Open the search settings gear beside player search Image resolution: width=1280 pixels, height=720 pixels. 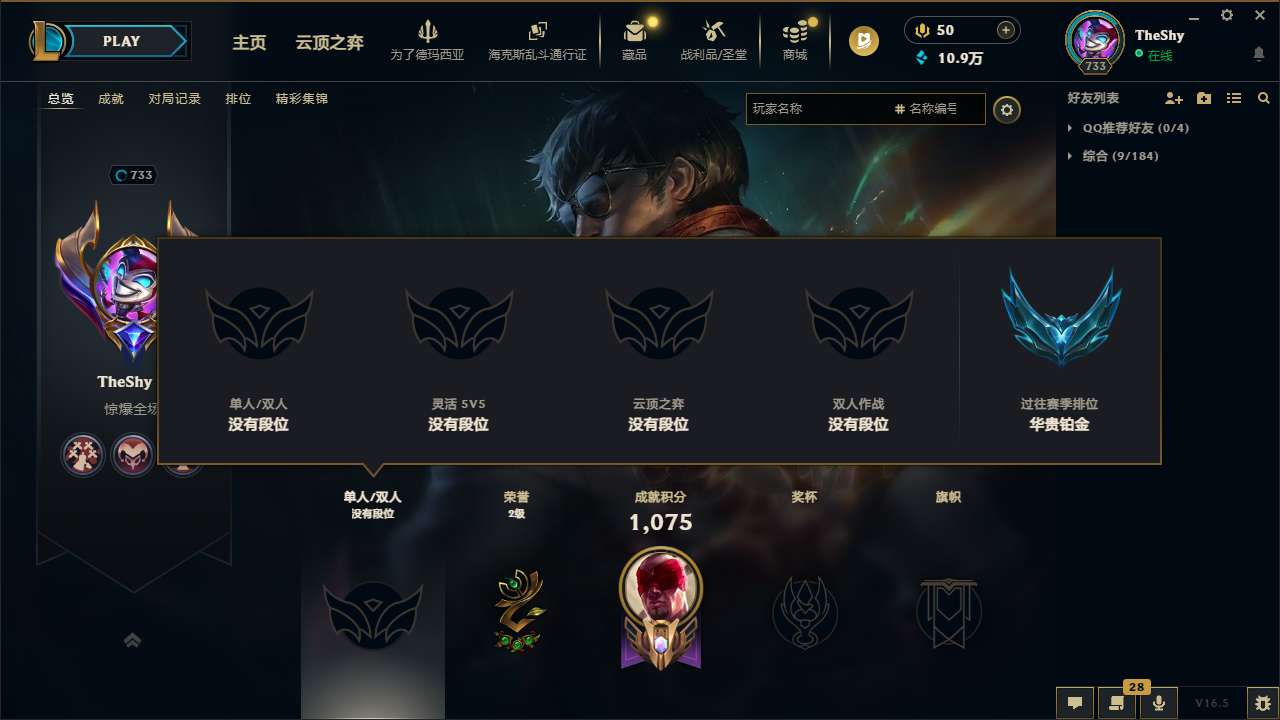(1007, 110)
